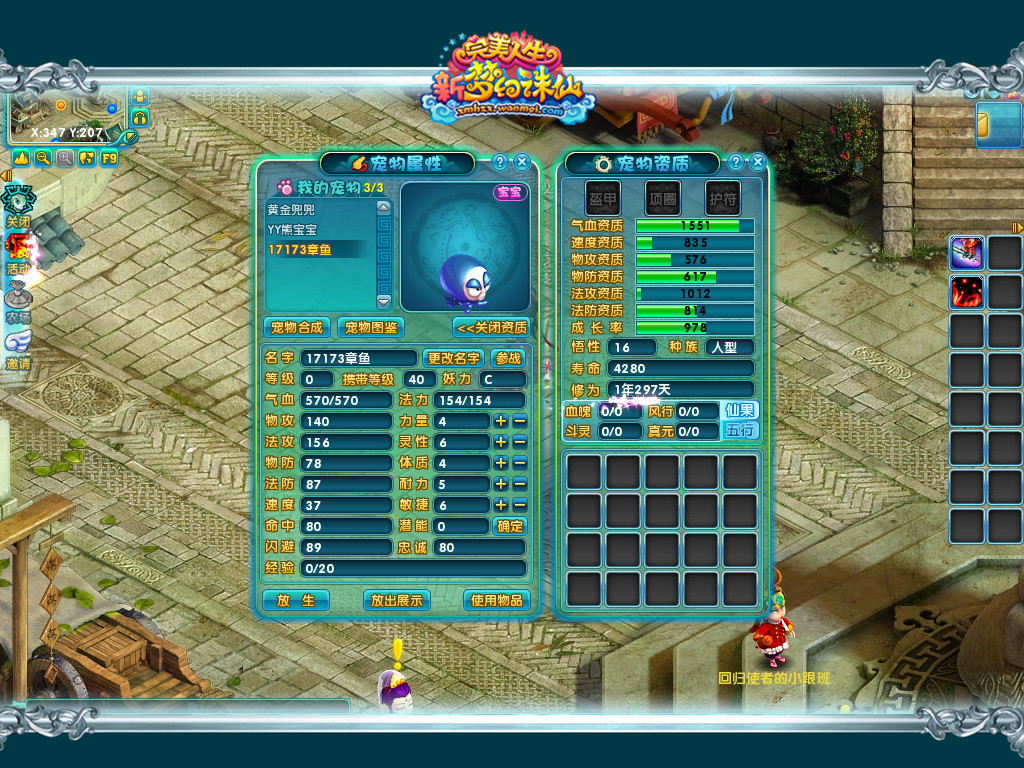Open 宠物合成 pet synthesis
1024x768 pixels.
click(x=296, y=327)
